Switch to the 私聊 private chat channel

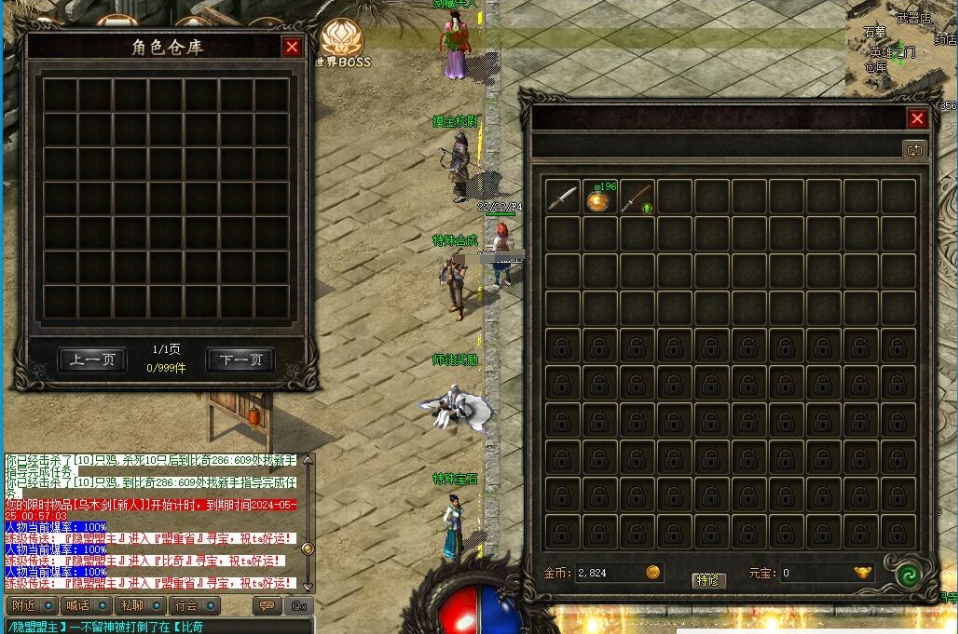(x=139, y=606)
